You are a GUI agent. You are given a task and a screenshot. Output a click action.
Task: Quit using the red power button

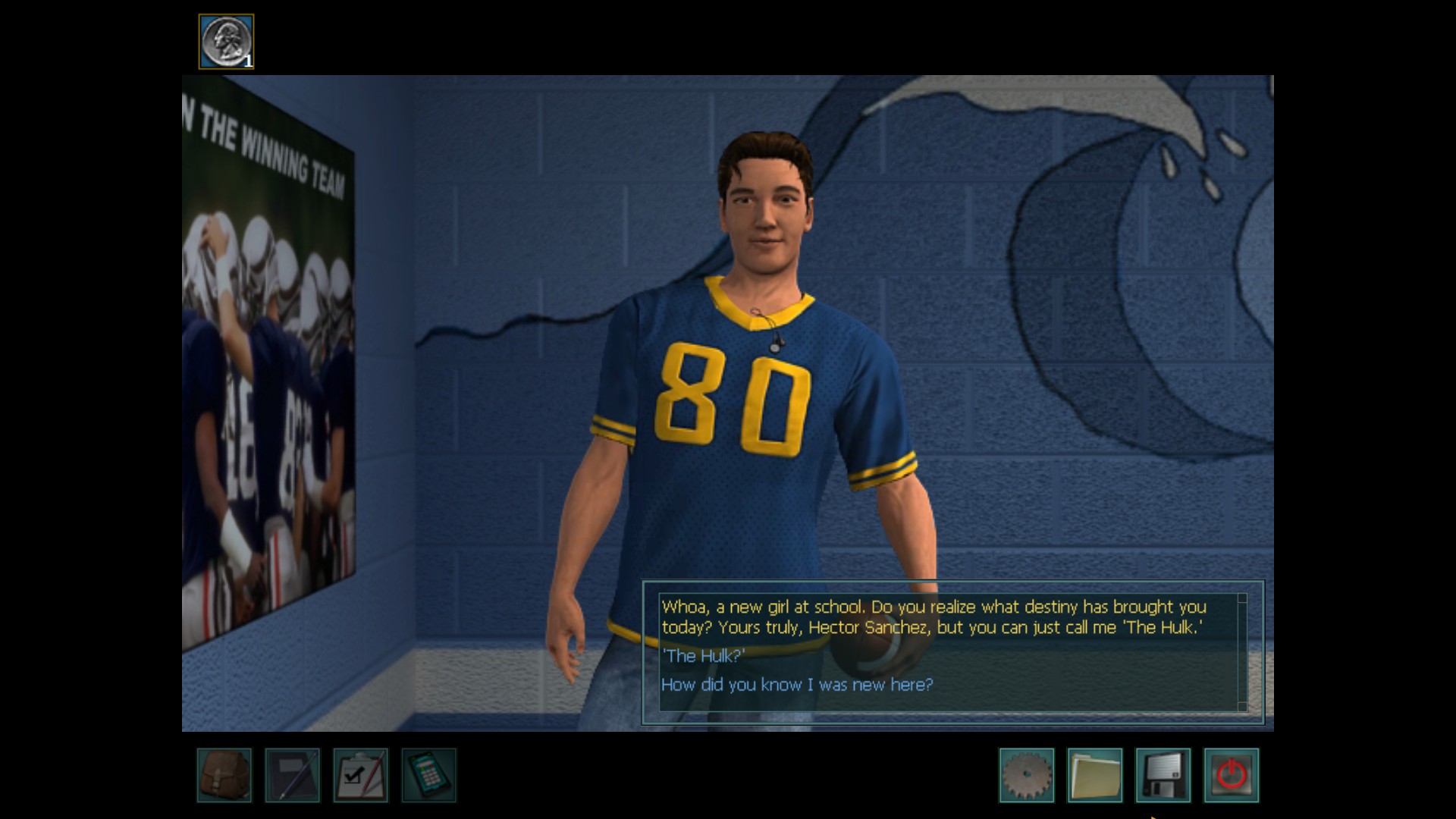pyautogui.click(x=1232, y=775)
